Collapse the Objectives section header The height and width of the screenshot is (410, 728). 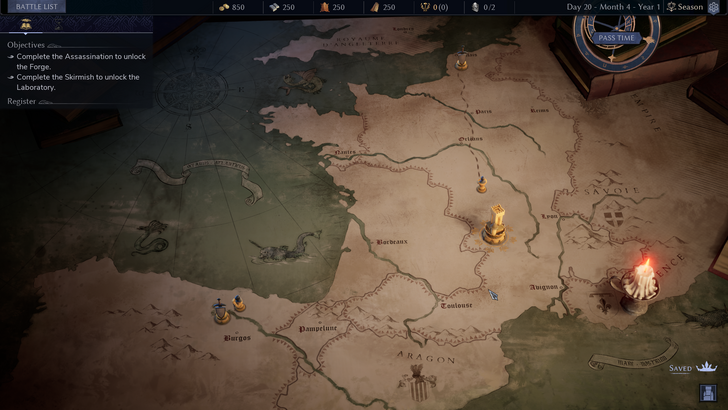(x=26, y=45)
